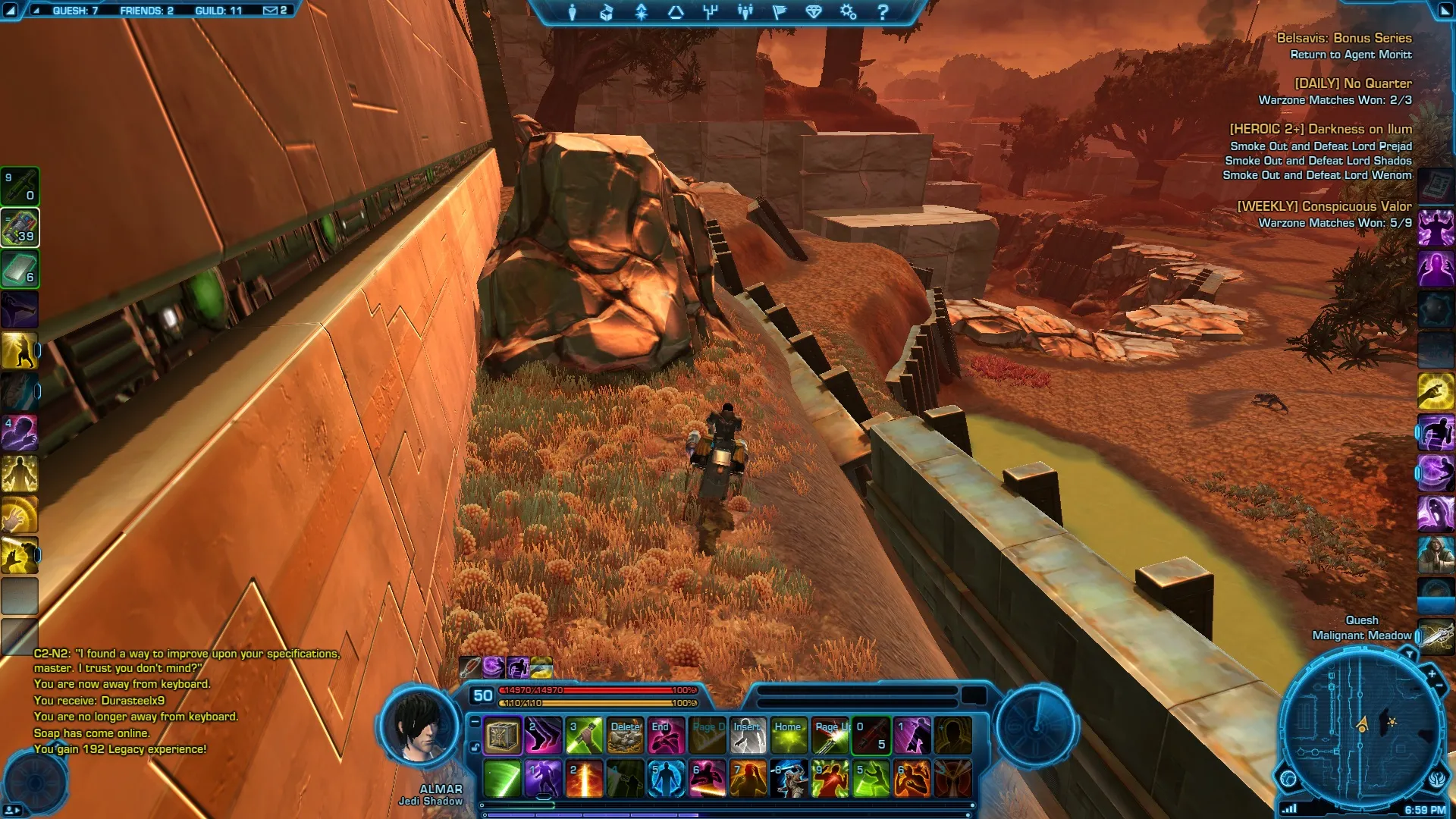Select the Belsavis: Bonus Series mission tracker entry
This screenshot has width=1456, height=819.
(x=1344, y=38)
